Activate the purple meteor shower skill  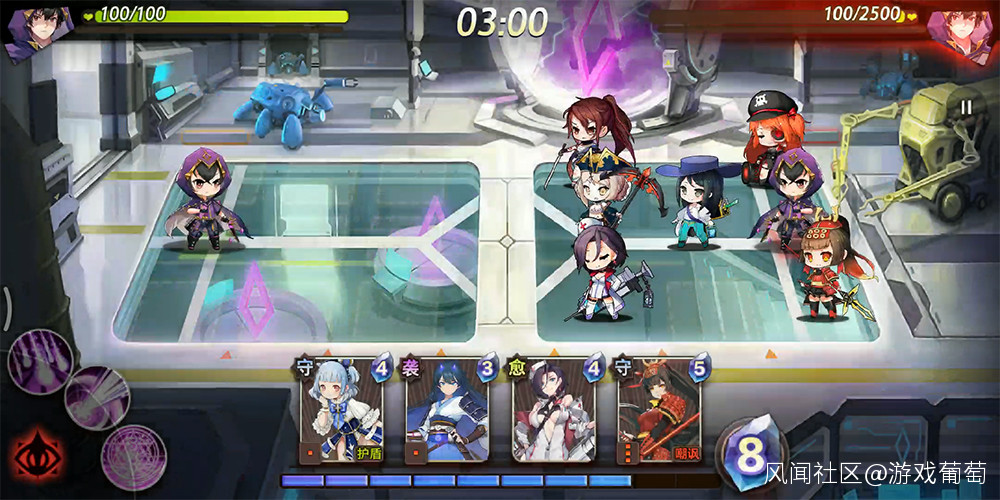click(x=39, y=358)
